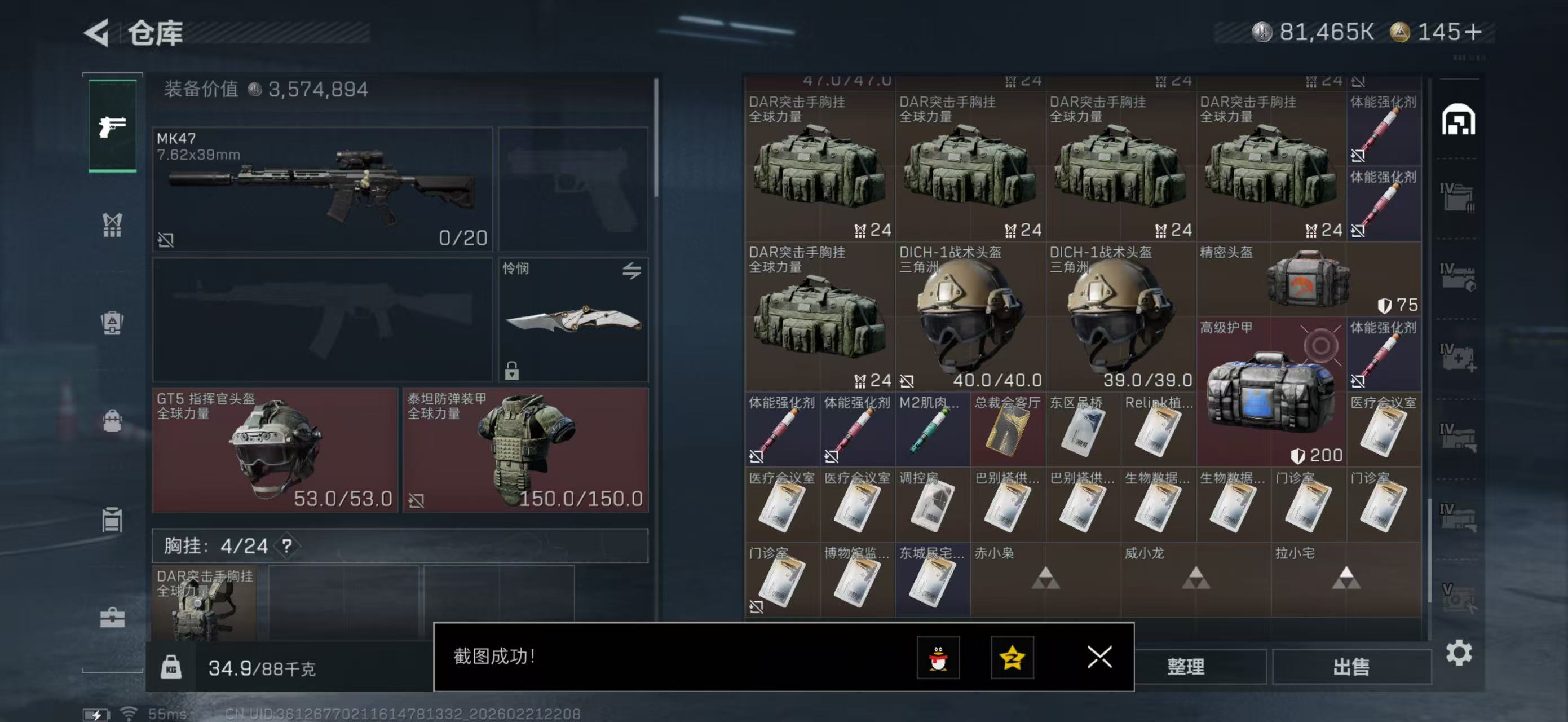
Task: Open the chest rig category tab on left
Action: 112,225
